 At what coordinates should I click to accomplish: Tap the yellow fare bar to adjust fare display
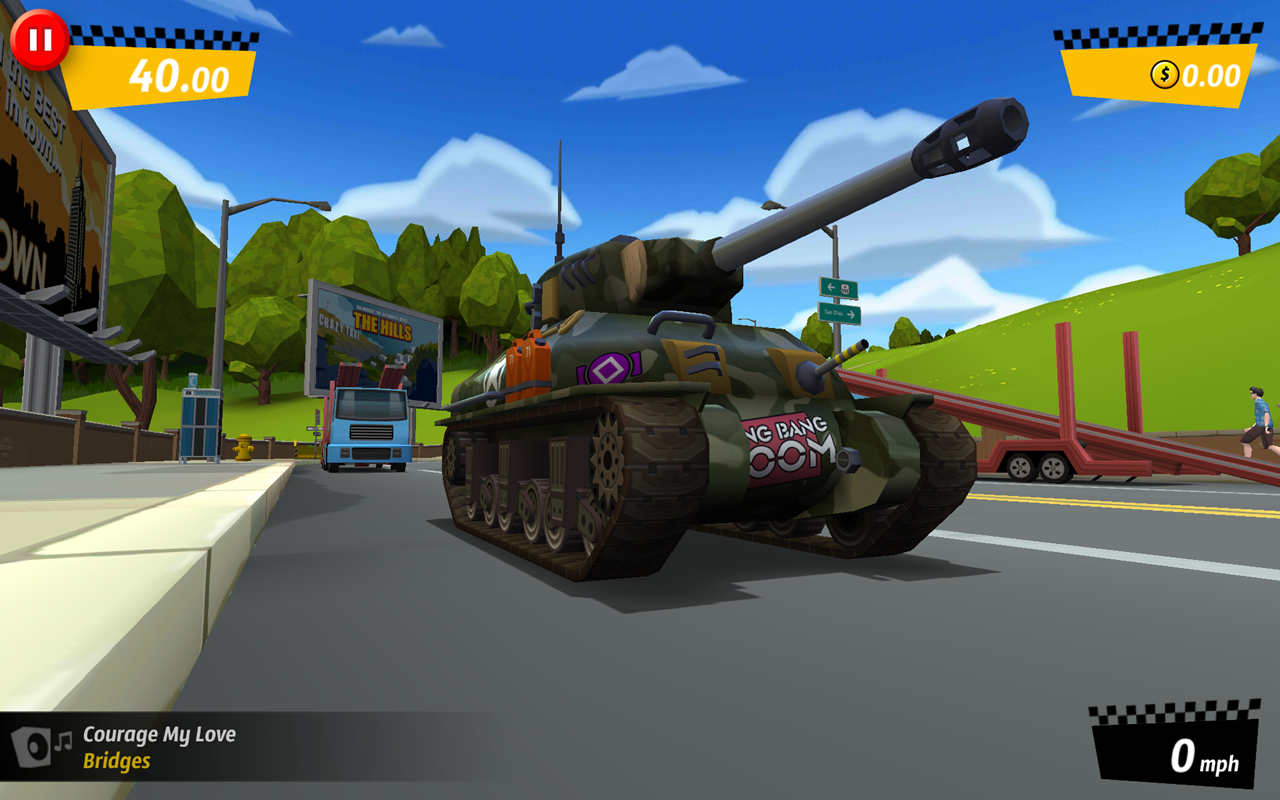163,74
